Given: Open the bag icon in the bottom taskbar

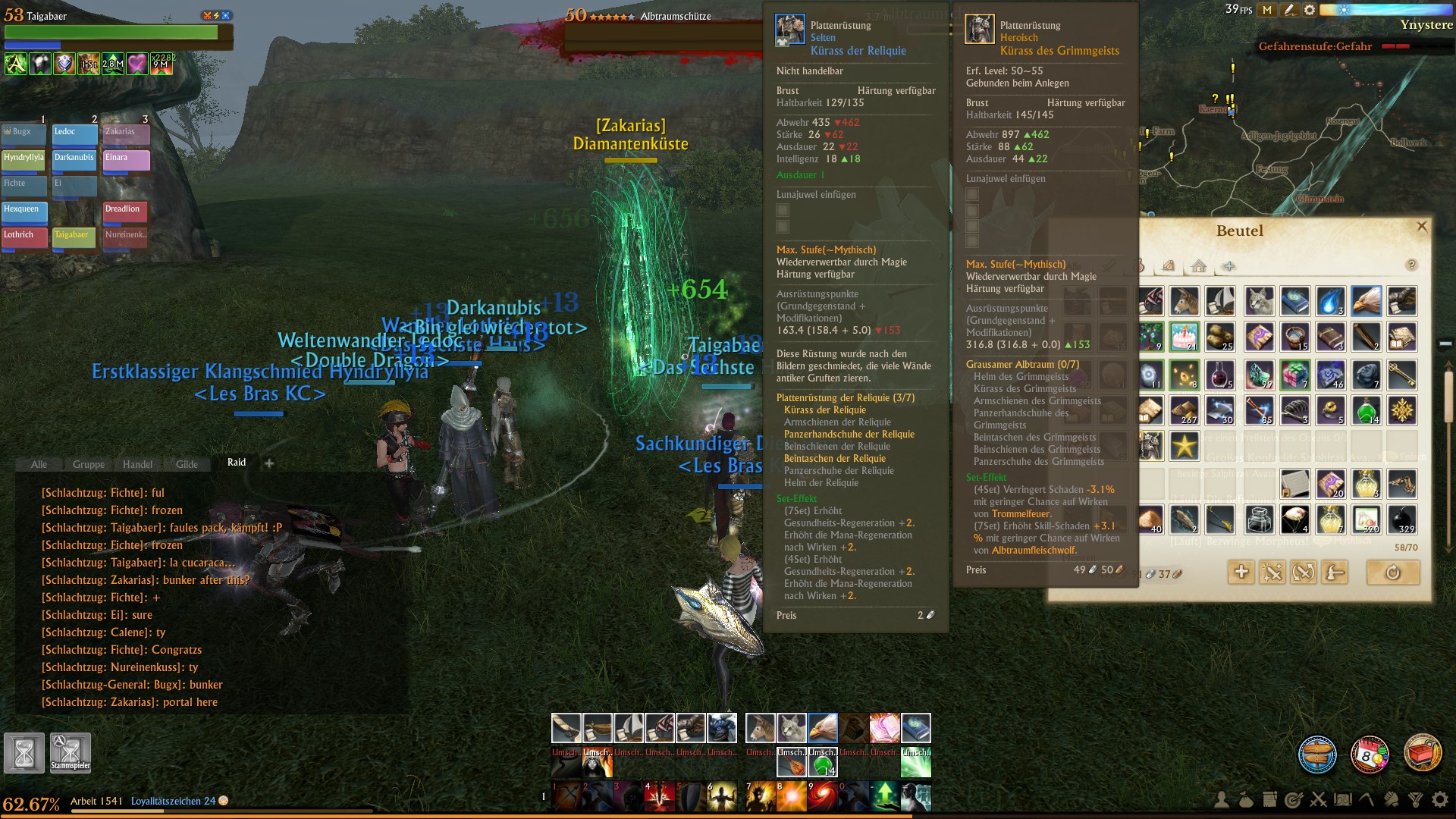Looking at the screenshot, I should tap(1246, 800).
